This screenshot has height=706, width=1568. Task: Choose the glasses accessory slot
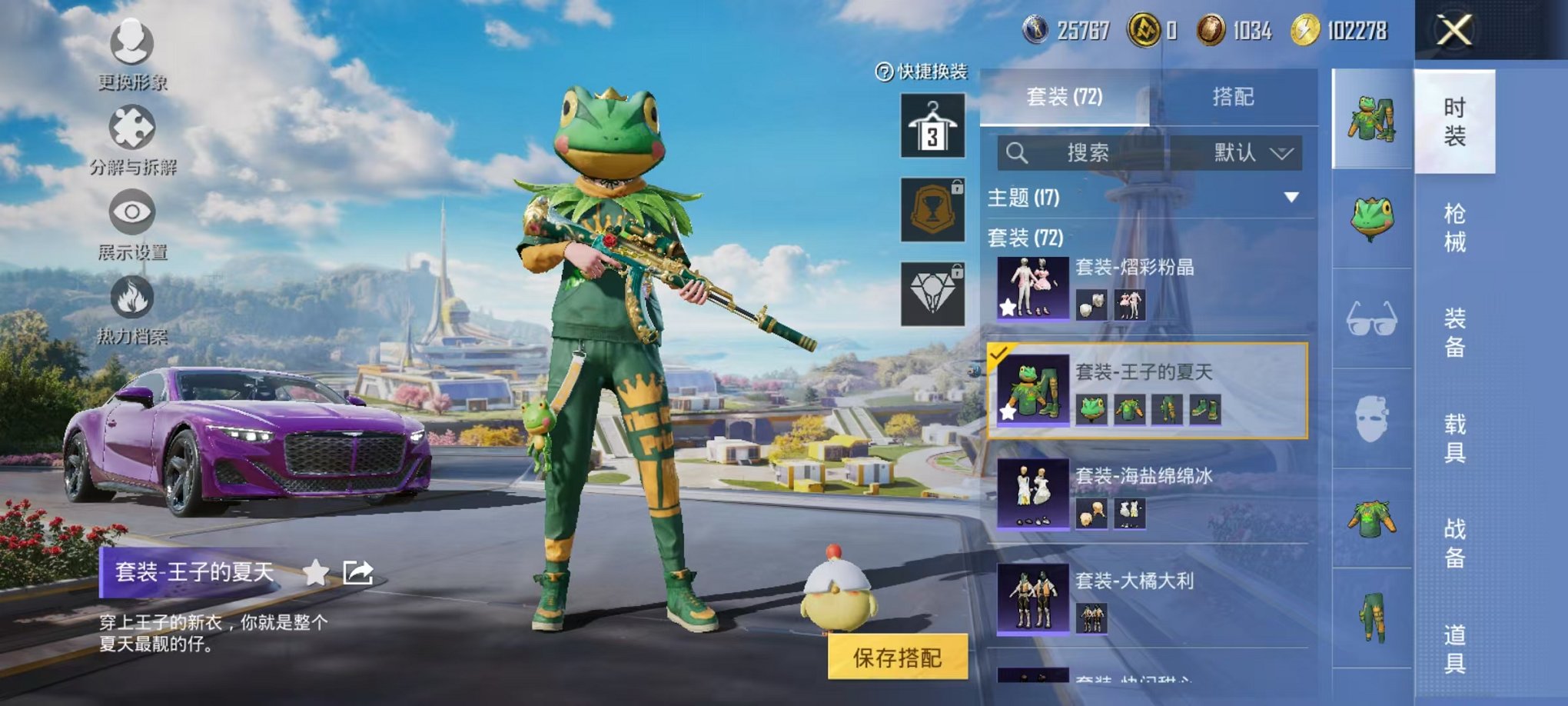[x=1372, y=319]
